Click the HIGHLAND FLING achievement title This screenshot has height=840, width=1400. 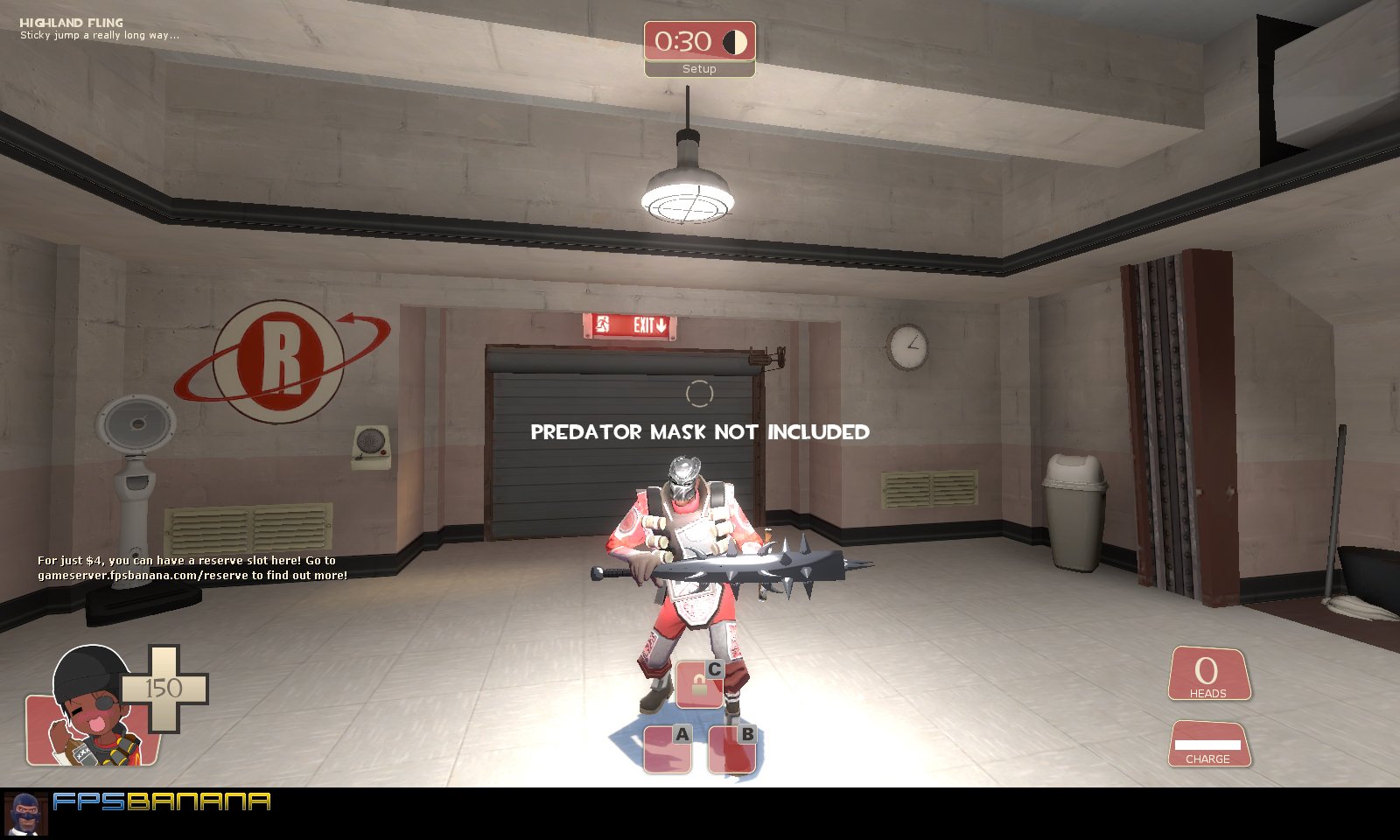[73, 21]
